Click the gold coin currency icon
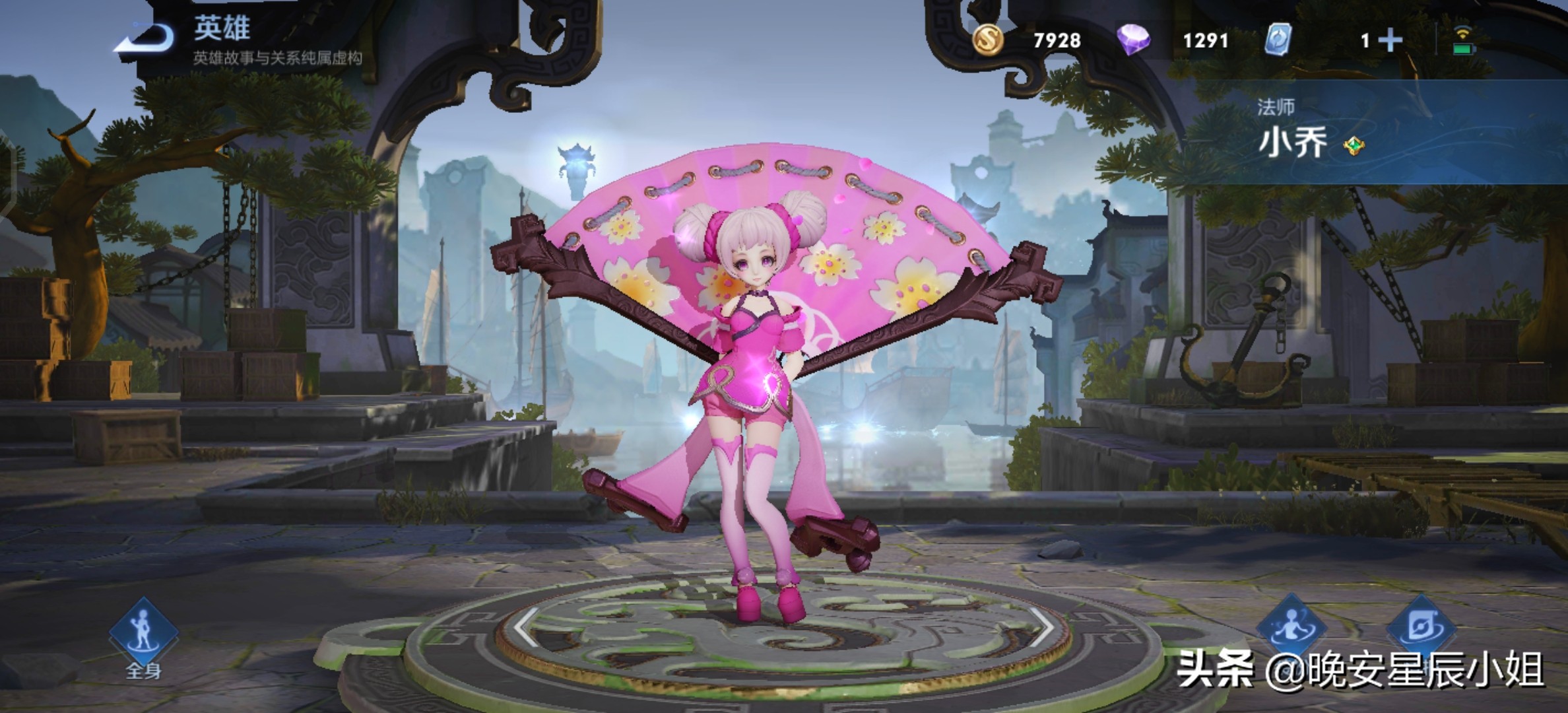1568x713 pixels. pyautogui.click(x=988, y=40)
